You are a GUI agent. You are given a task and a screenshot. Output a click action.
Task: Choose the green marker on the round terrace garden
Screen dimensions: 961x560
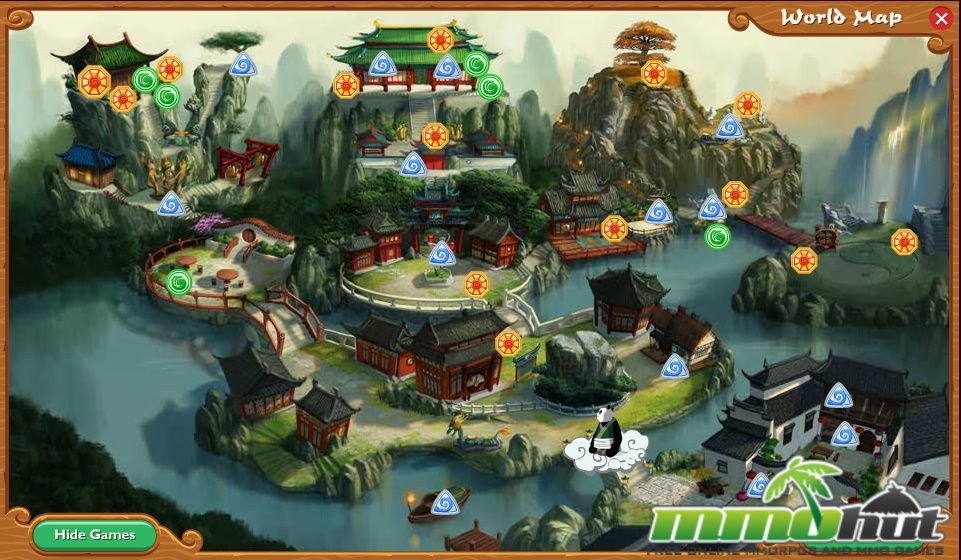pyautogui.click(x=179, y=282)
